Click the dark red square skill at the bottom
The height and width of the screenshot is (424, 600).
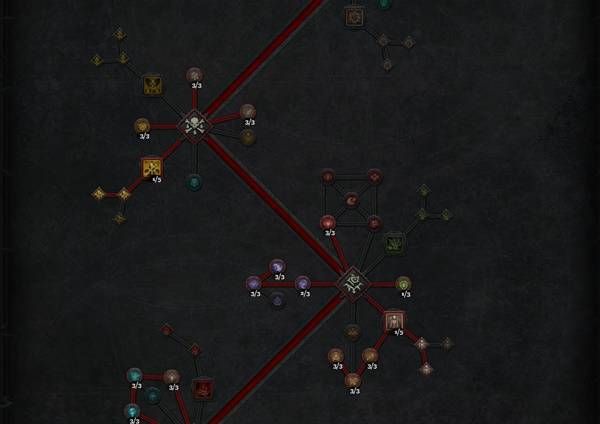point(202,388)
